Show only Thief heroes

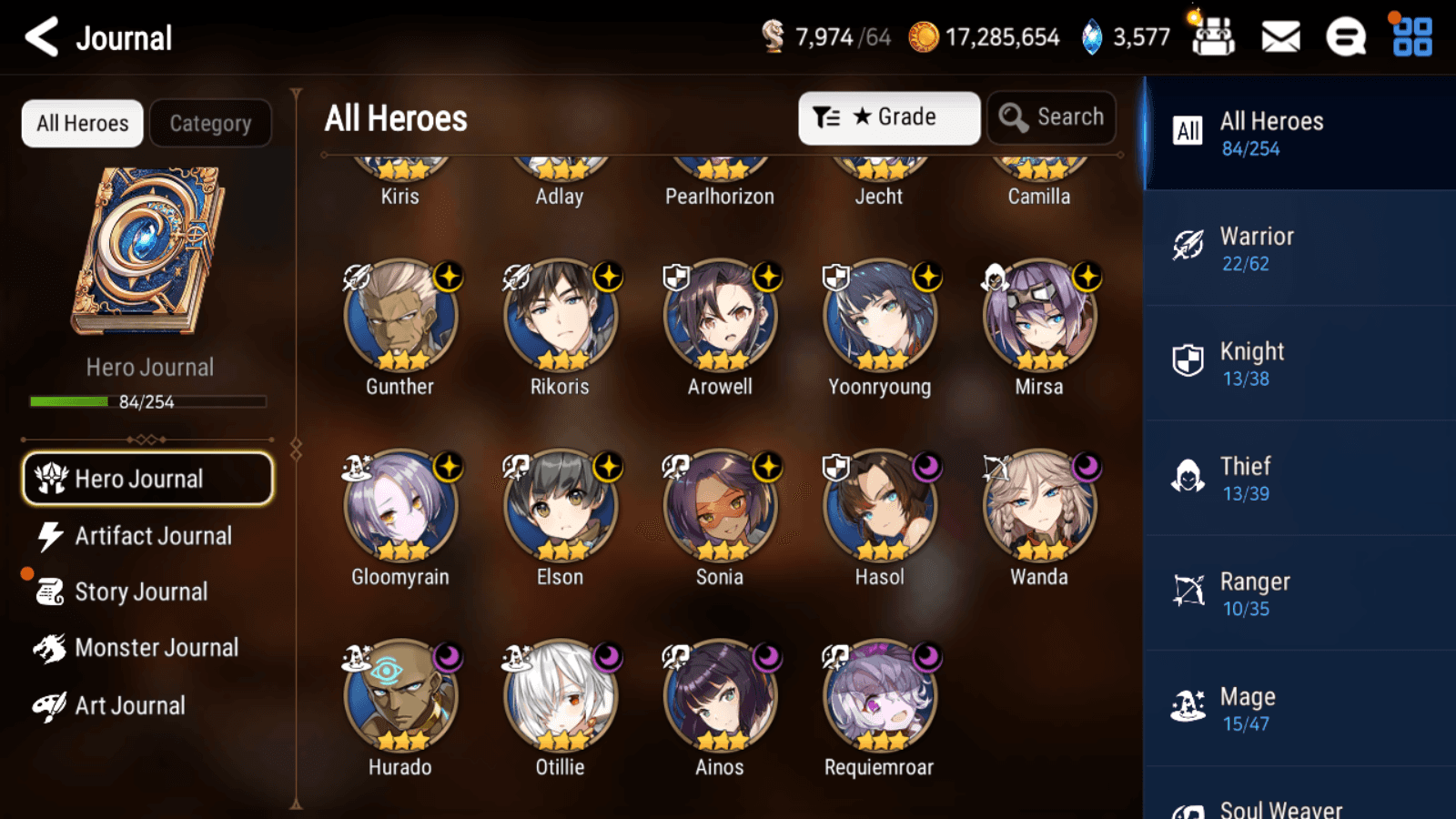(1299, 479)
